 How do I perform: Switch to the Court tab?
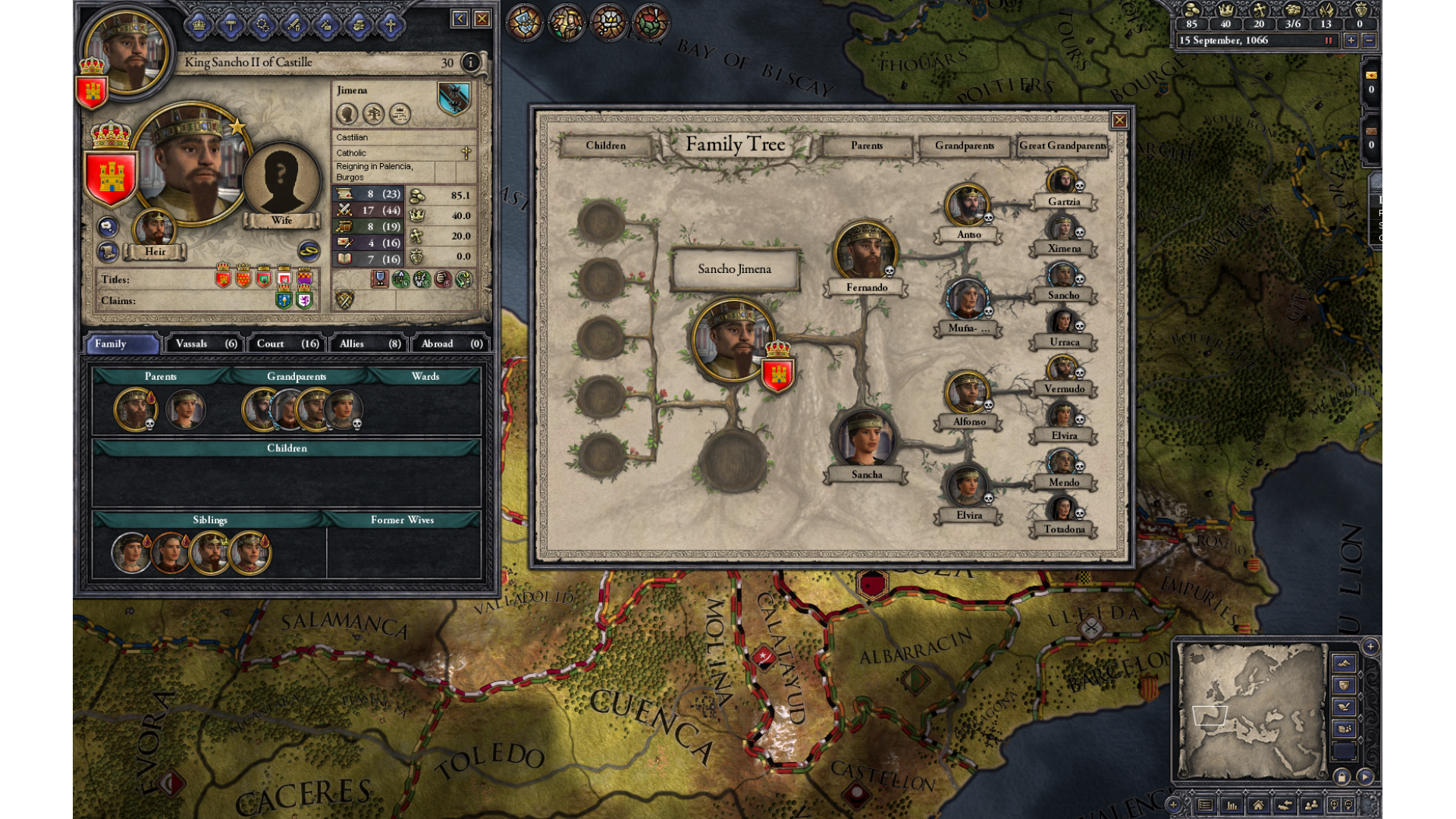(287, 344)
